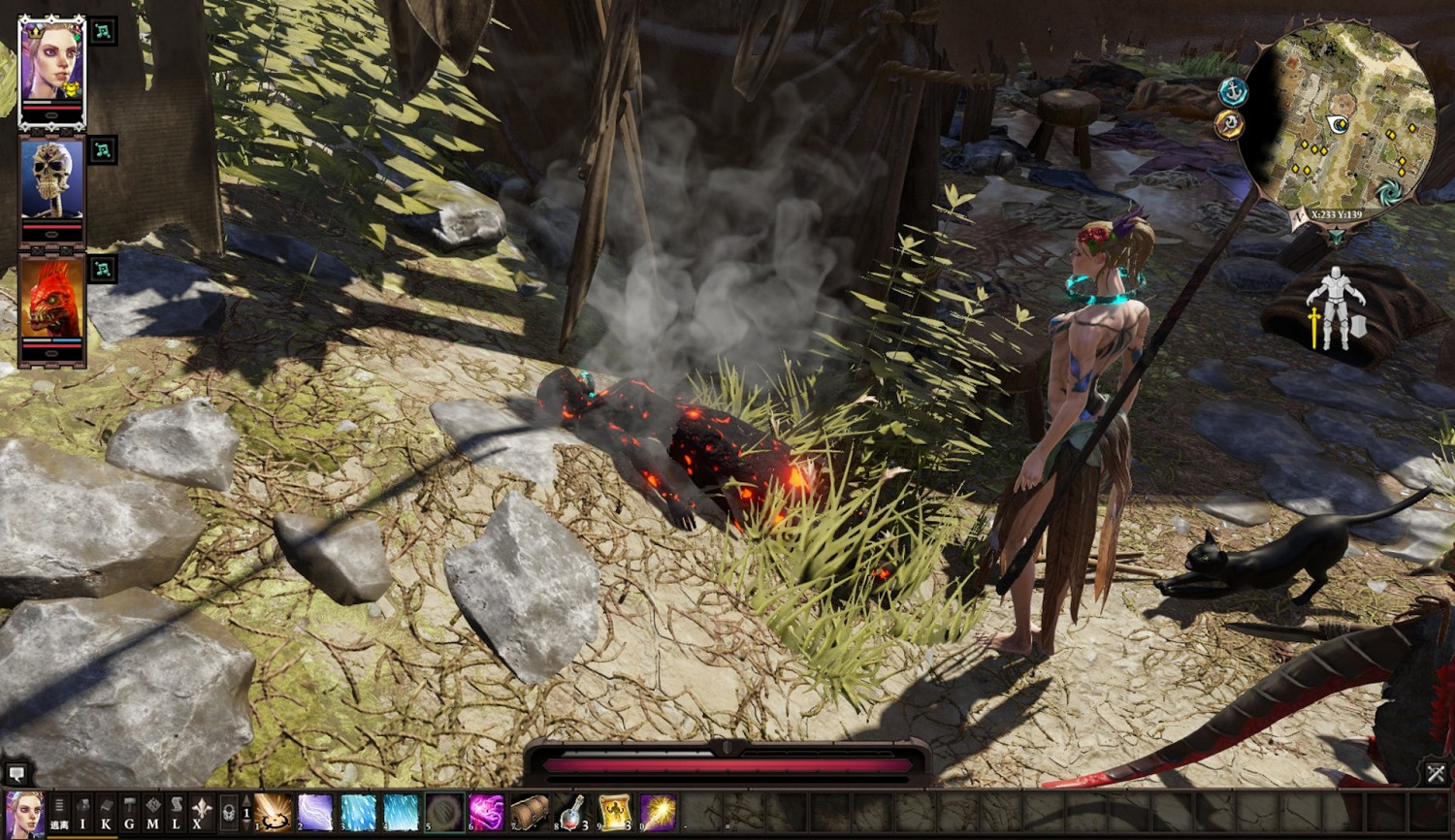Open the inventory with the I button
The image size is (1455, 840).
coord(82,813)
